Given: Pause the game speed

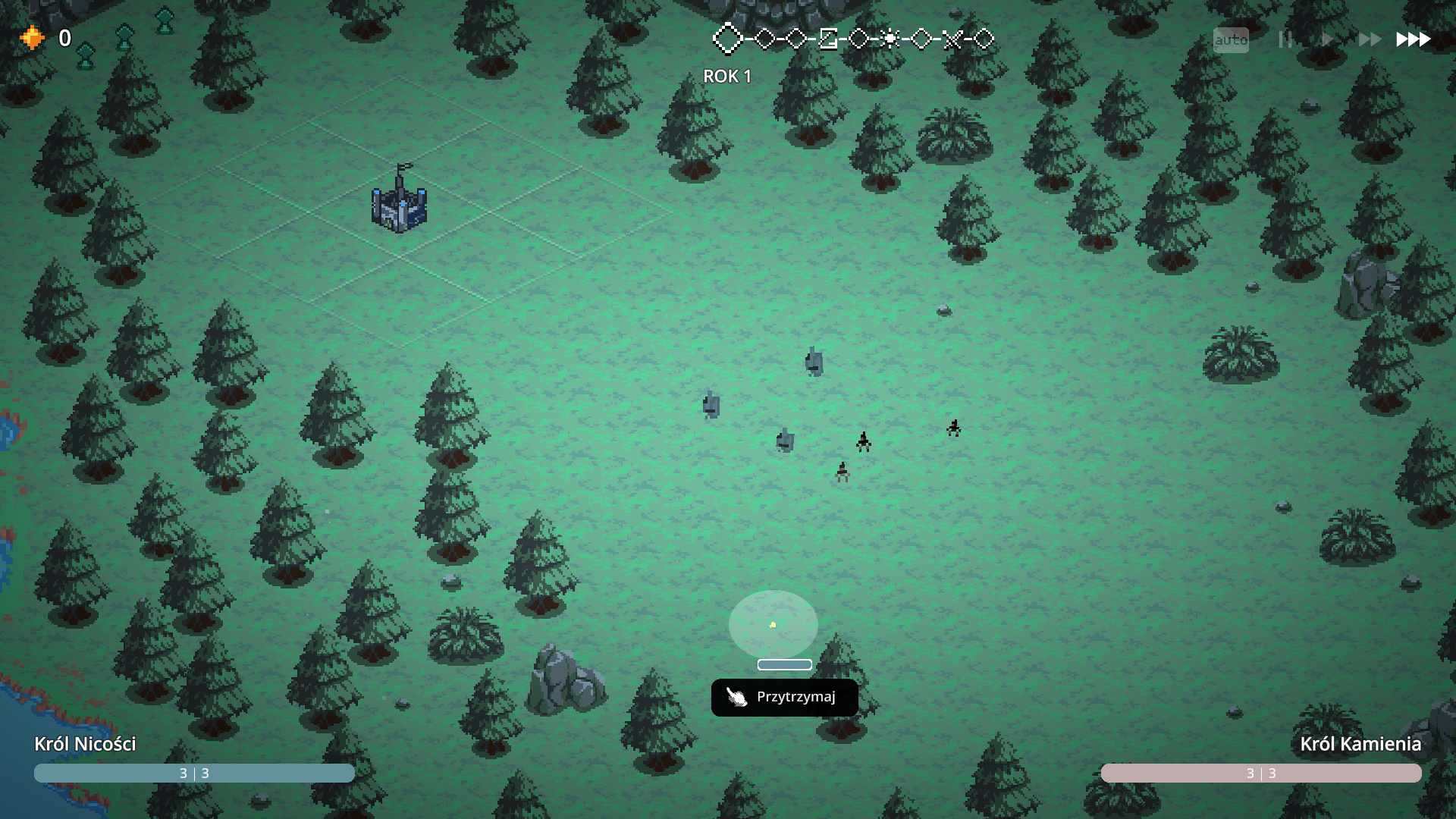Looking at the screenshot, I should pos(1285,39).
